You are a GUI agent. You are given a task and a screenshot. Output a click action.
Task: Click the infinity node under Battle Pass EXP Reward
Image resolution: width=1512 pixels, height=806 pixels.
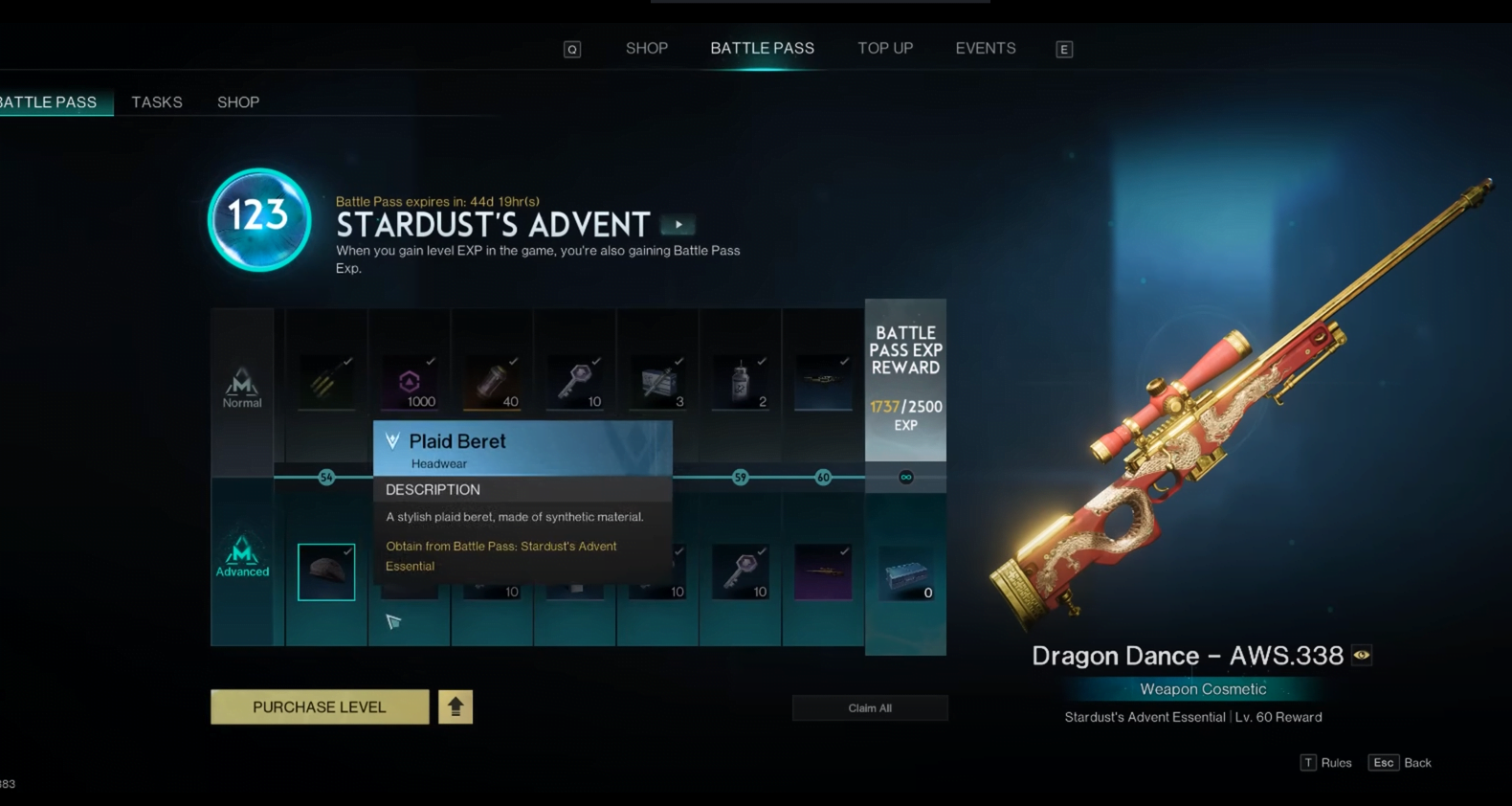[905, 477]
